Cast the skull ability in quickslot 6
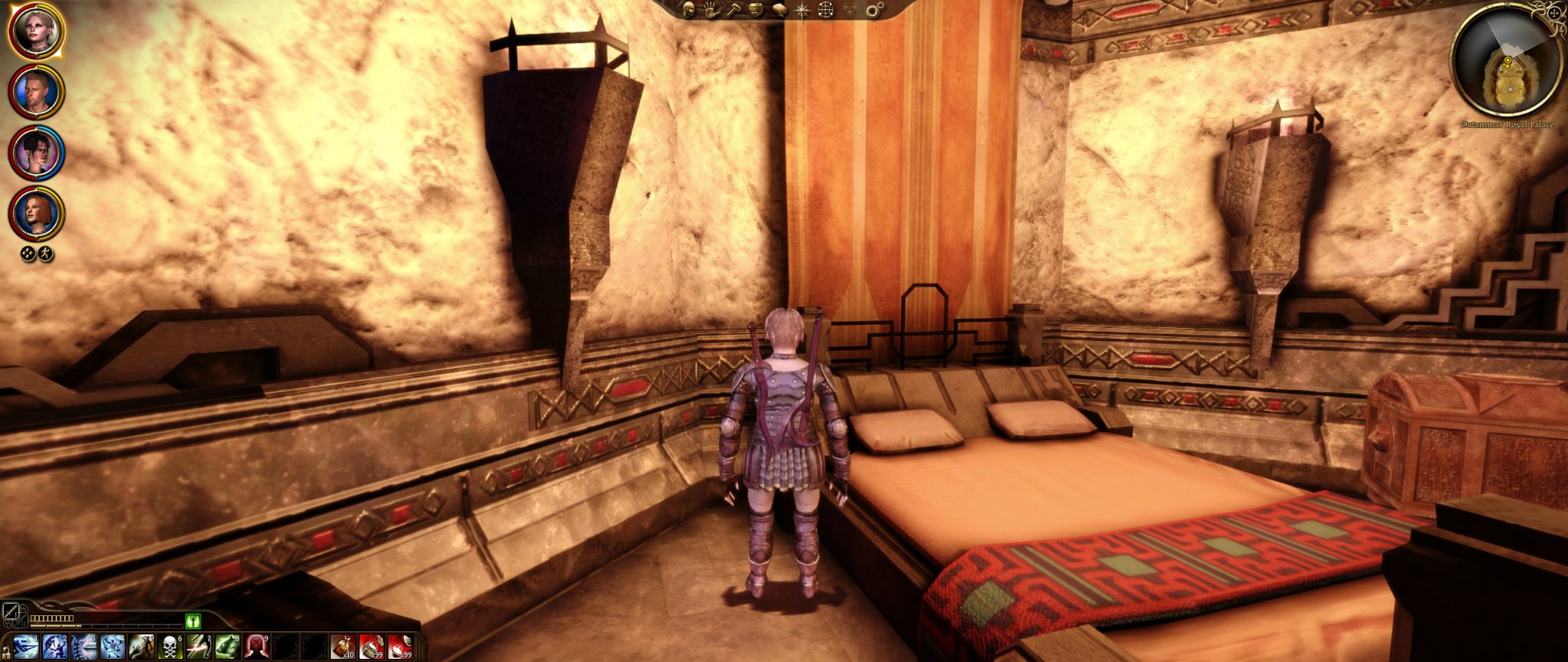 pos(169,647)
